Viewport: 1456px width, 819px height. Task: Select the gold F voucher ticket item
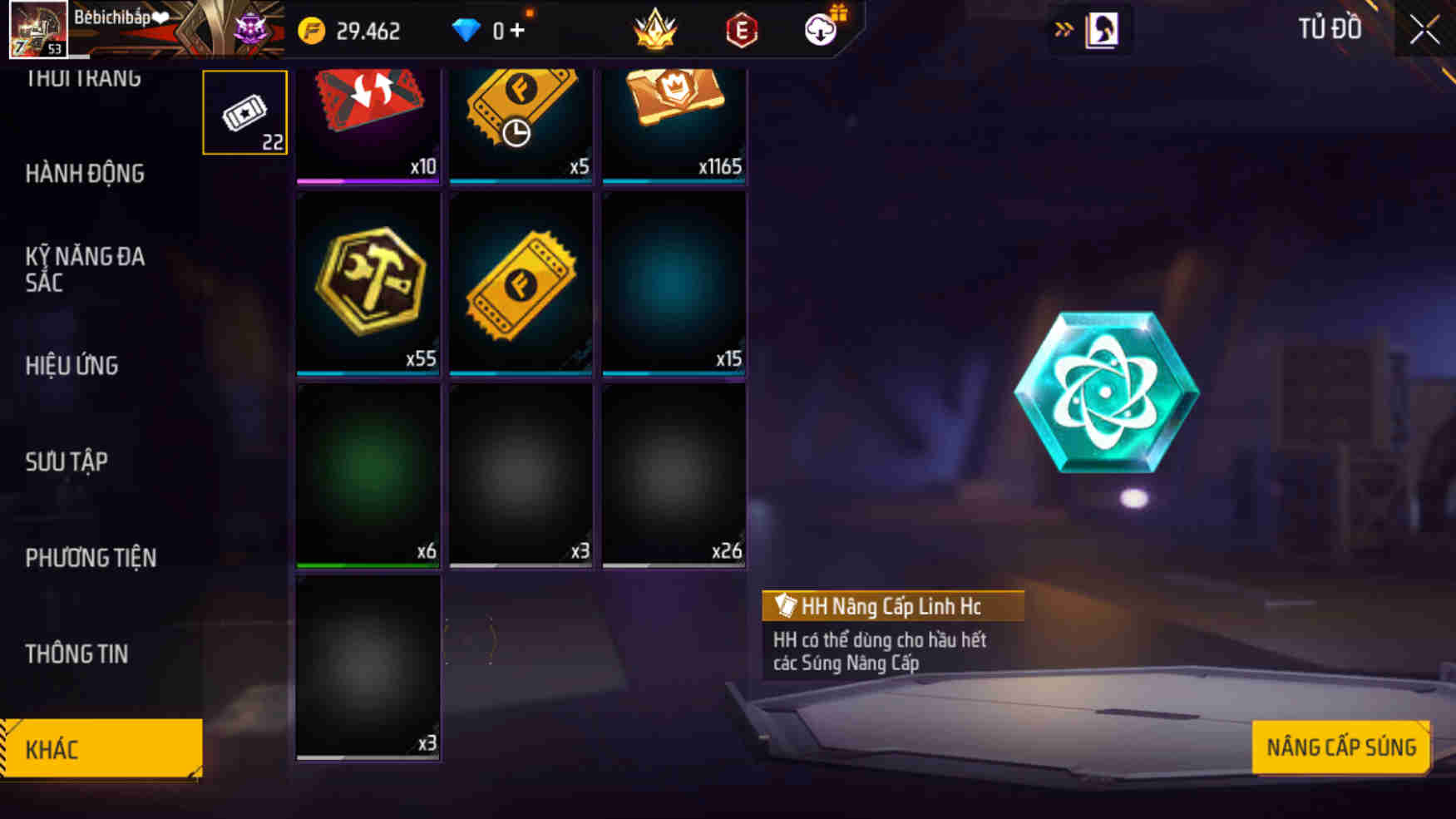click(x=521, y=287)
